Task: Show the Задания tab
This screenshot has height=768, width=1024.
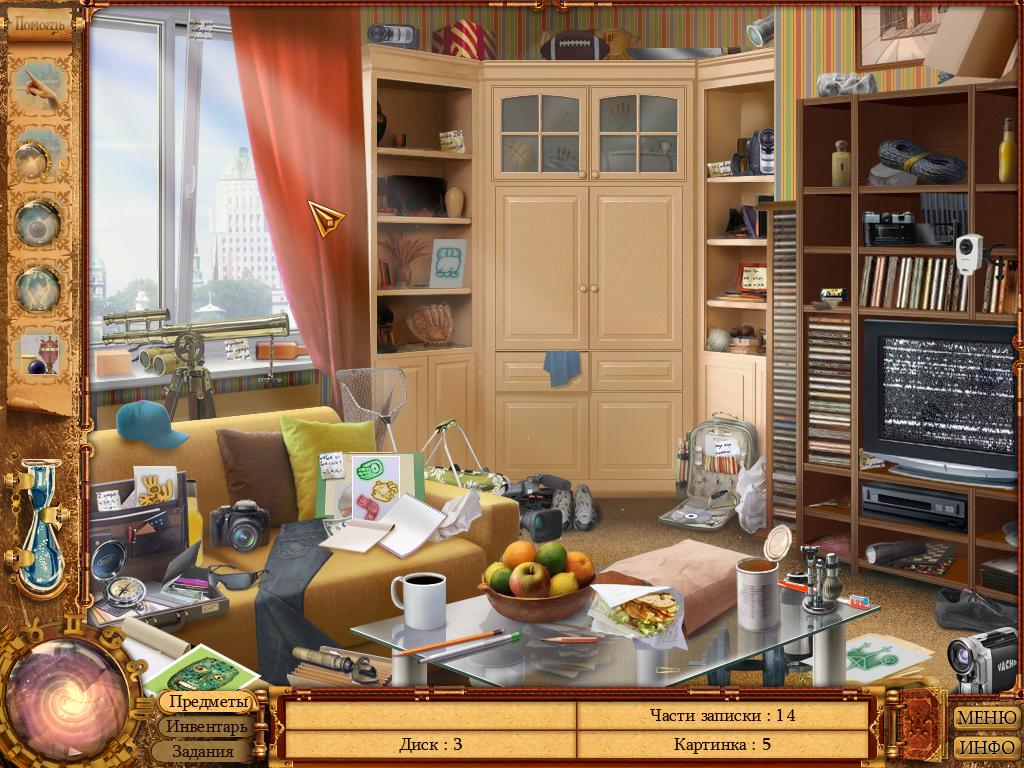Action: [202, 751]
